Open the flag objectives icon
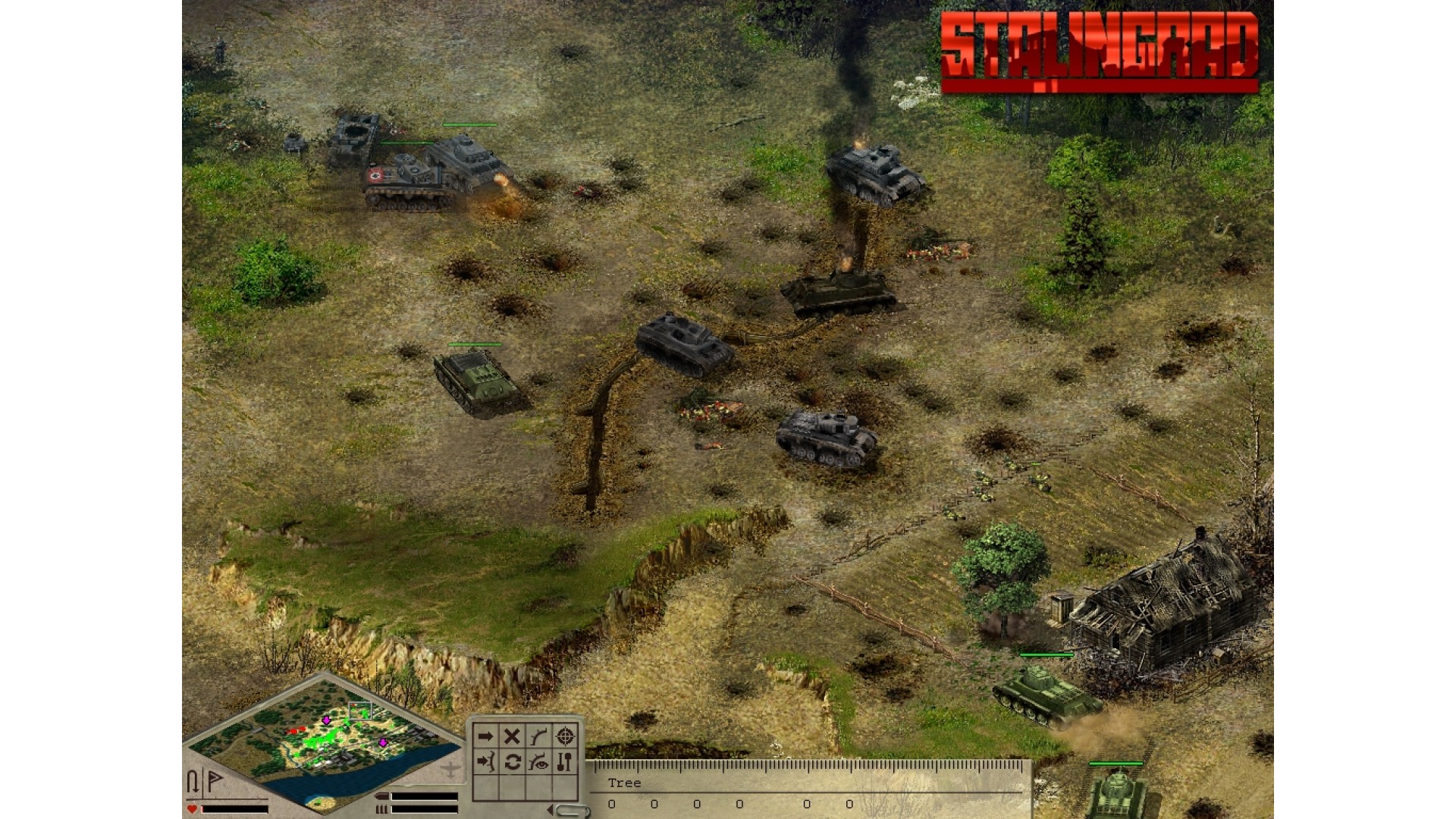This screenshot has width=1456, height=819. click(x=215, y=780)
